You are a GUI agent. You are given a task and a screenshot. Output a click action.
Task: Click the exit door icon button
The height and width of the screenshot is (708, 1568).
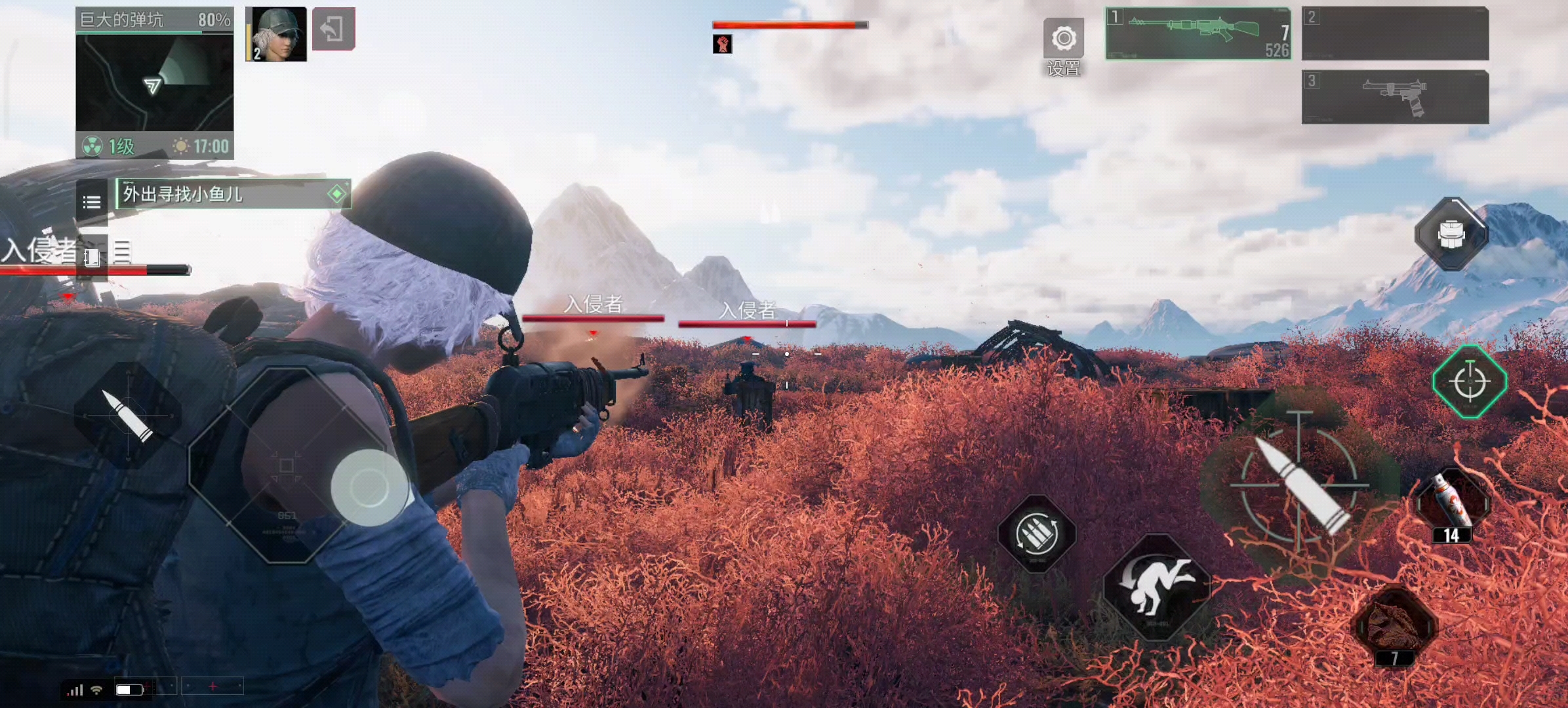coord(333,29)
